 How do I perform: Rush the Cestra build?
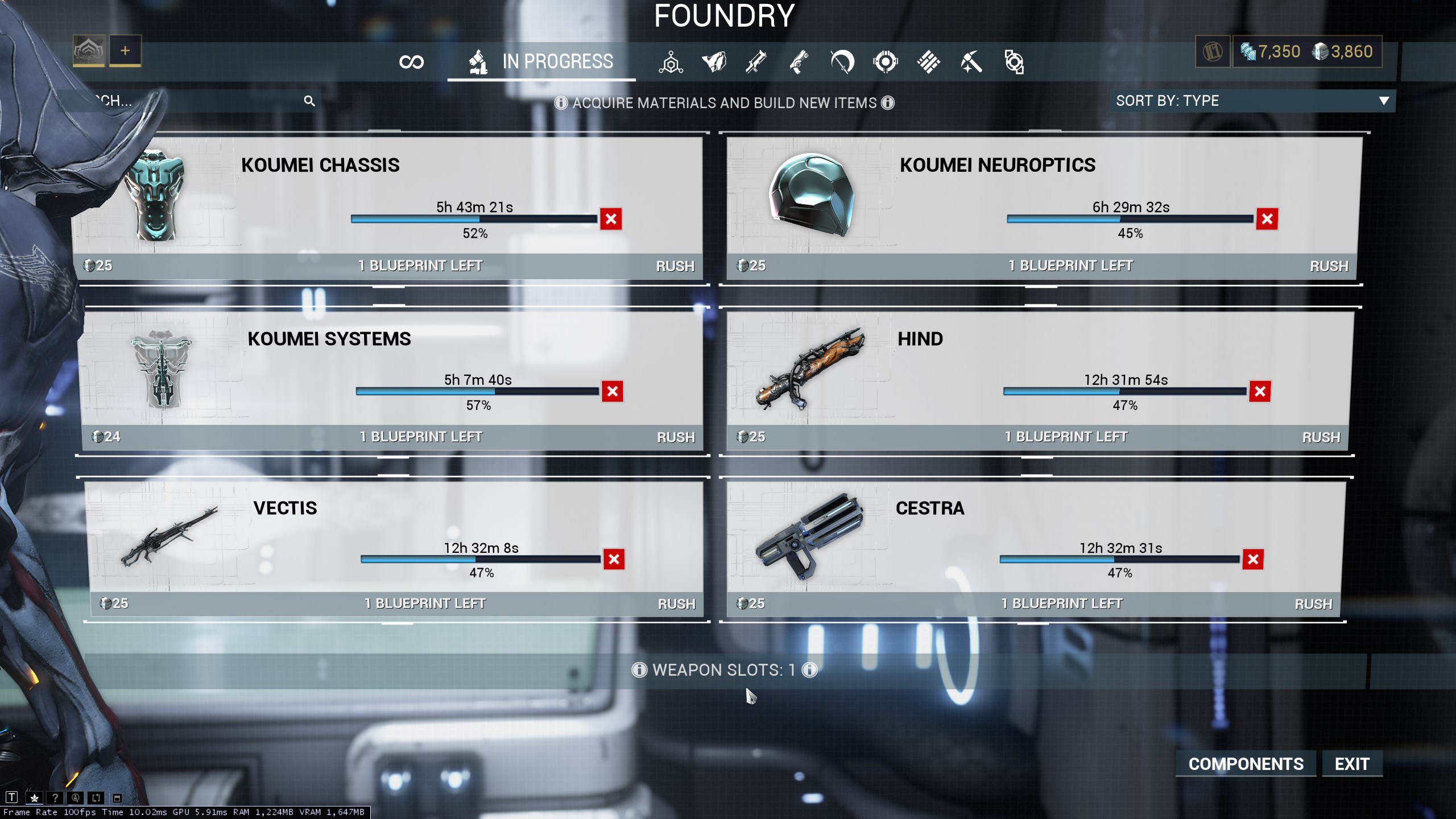(x=1313, y=604)
